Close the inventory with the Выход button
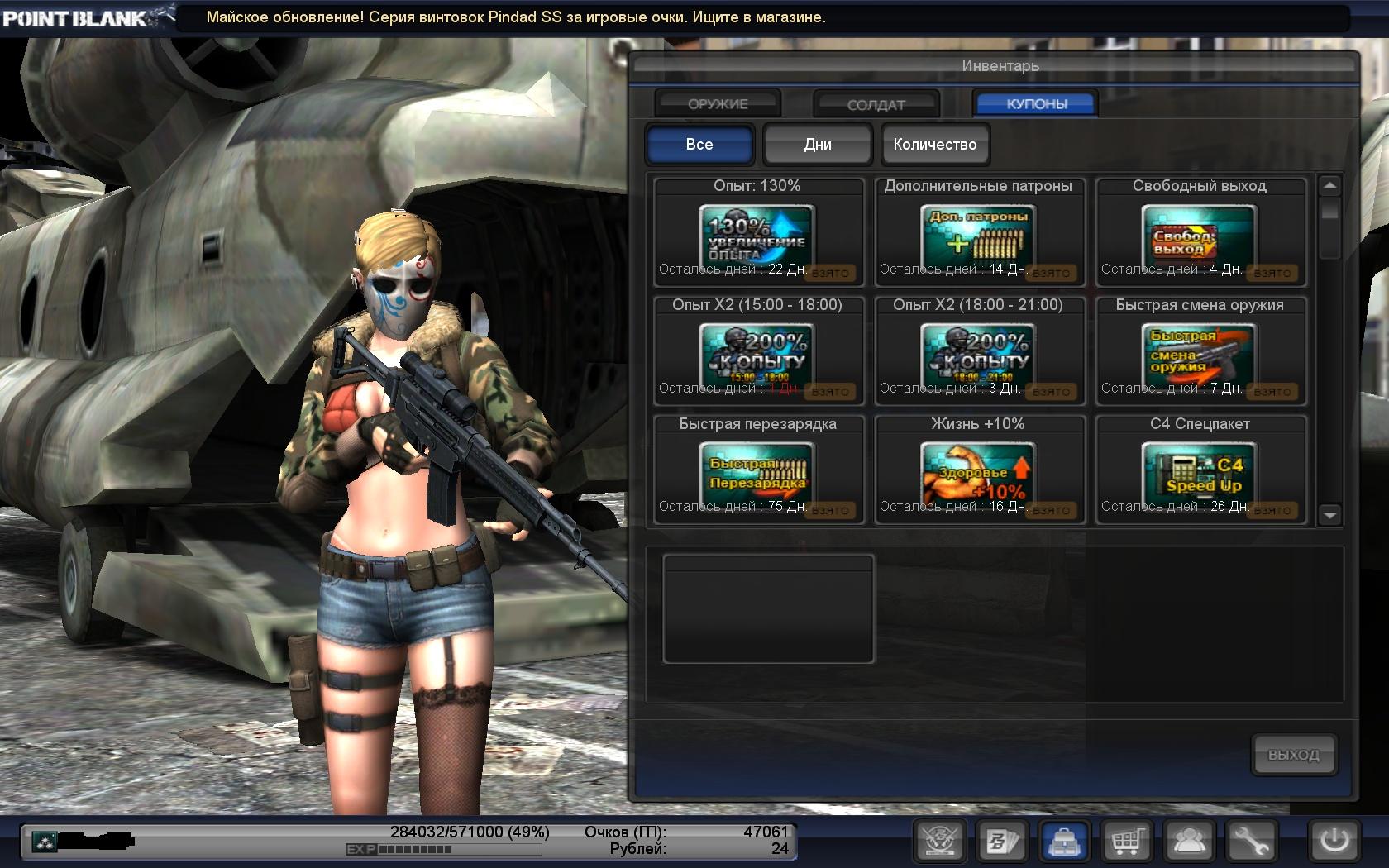Viewport: 1389px width, 868px height. click(1293, 755)
